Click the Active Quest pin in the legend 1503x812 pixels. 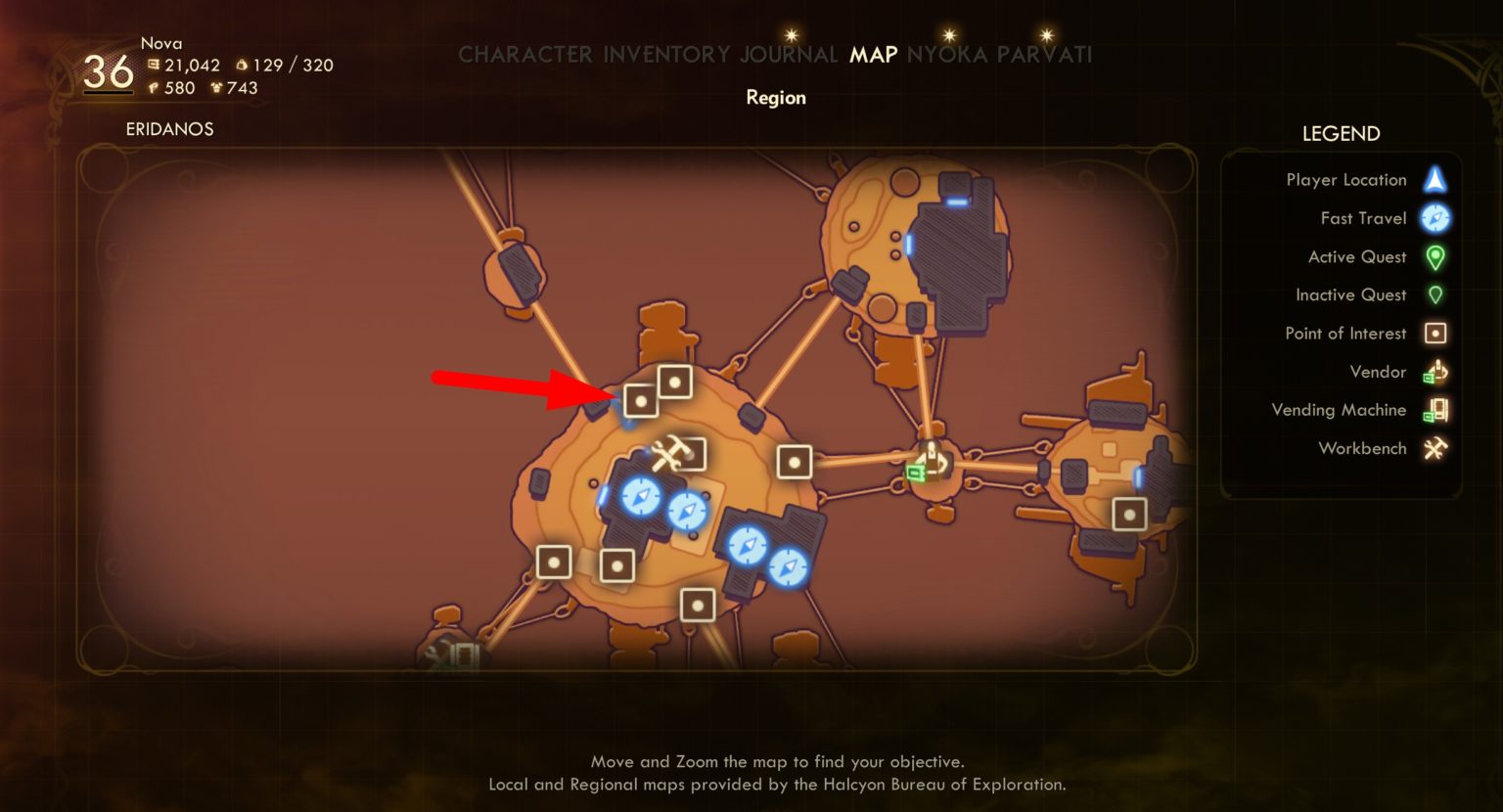tap(1435, 256)
